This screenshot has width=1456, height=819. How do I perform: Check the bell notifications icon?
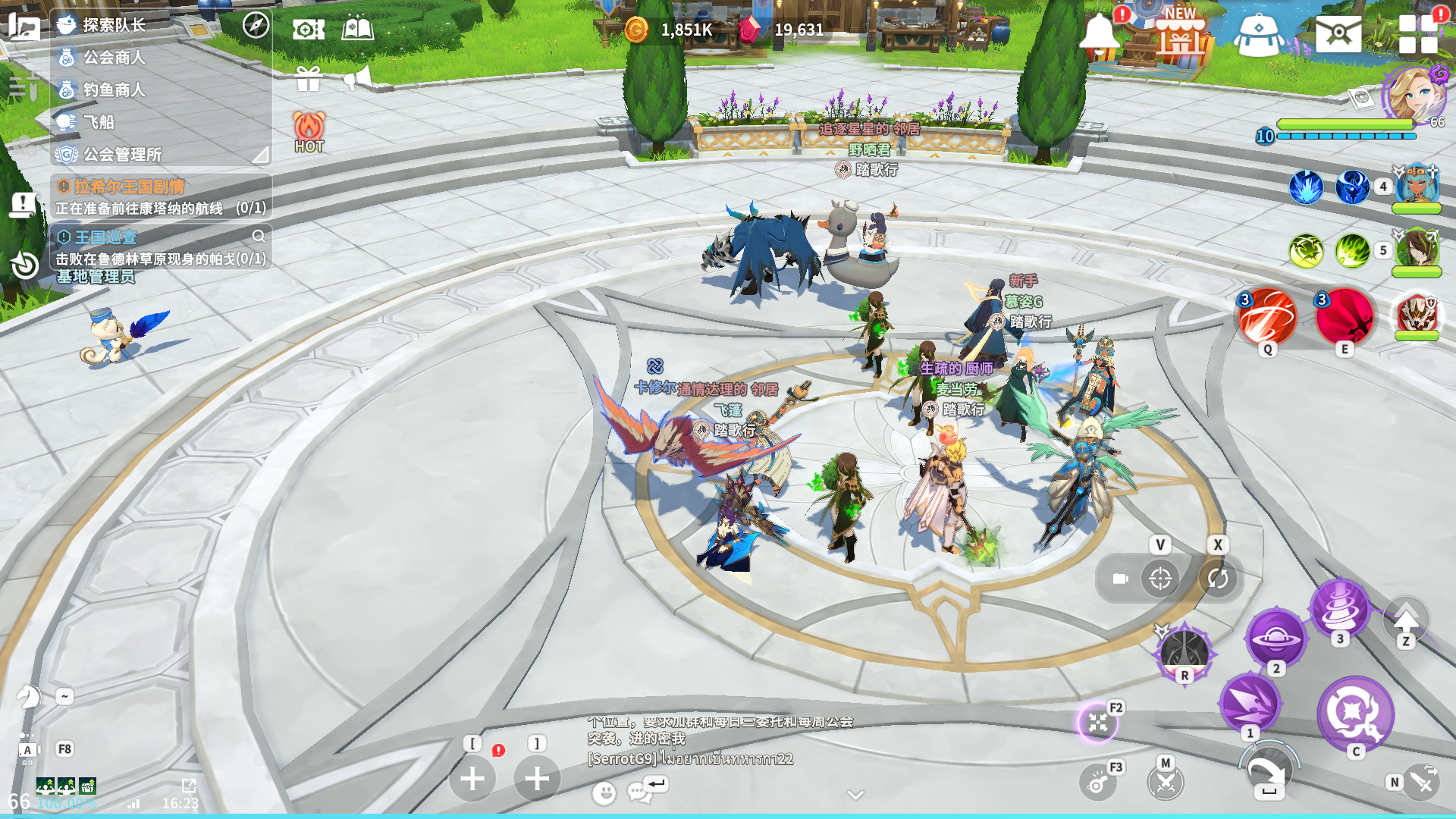click(x=1100, y=34)
